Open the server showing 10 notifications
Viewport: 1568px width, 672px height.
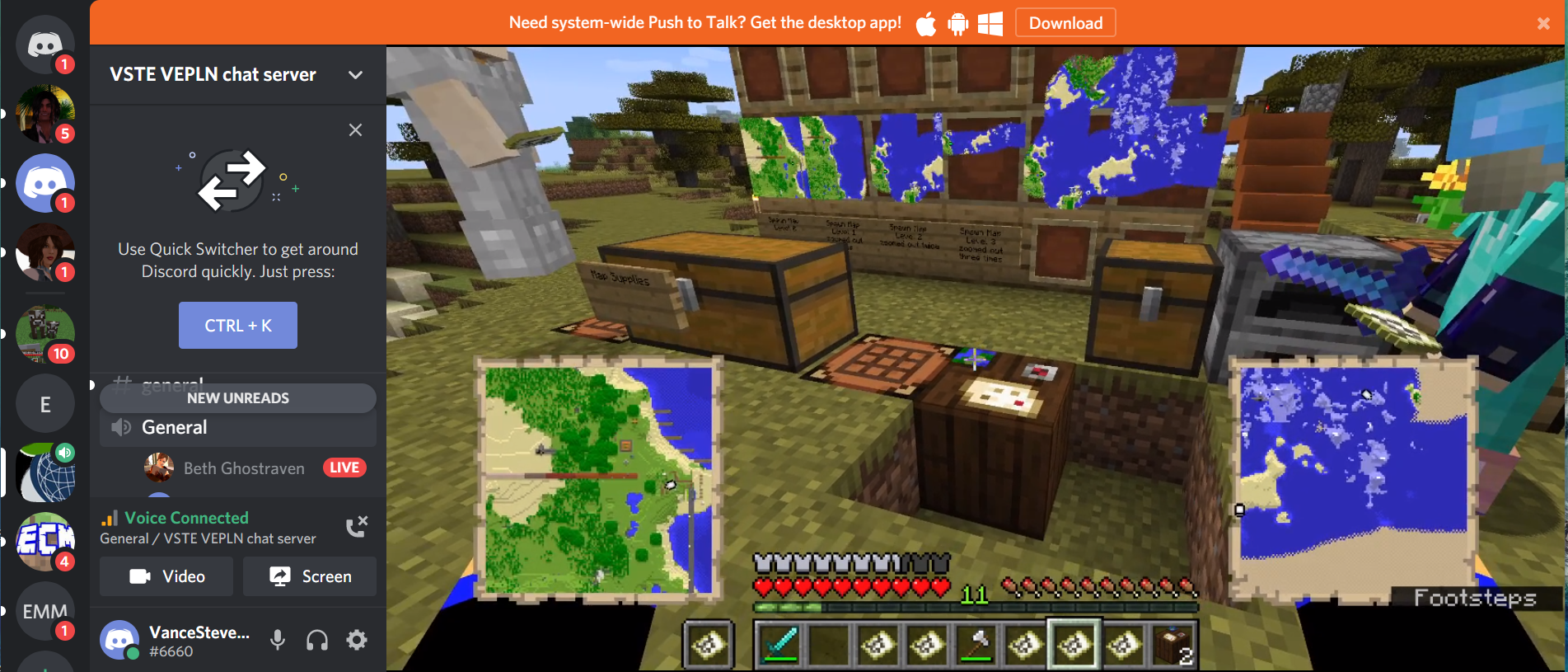(45, 334)
